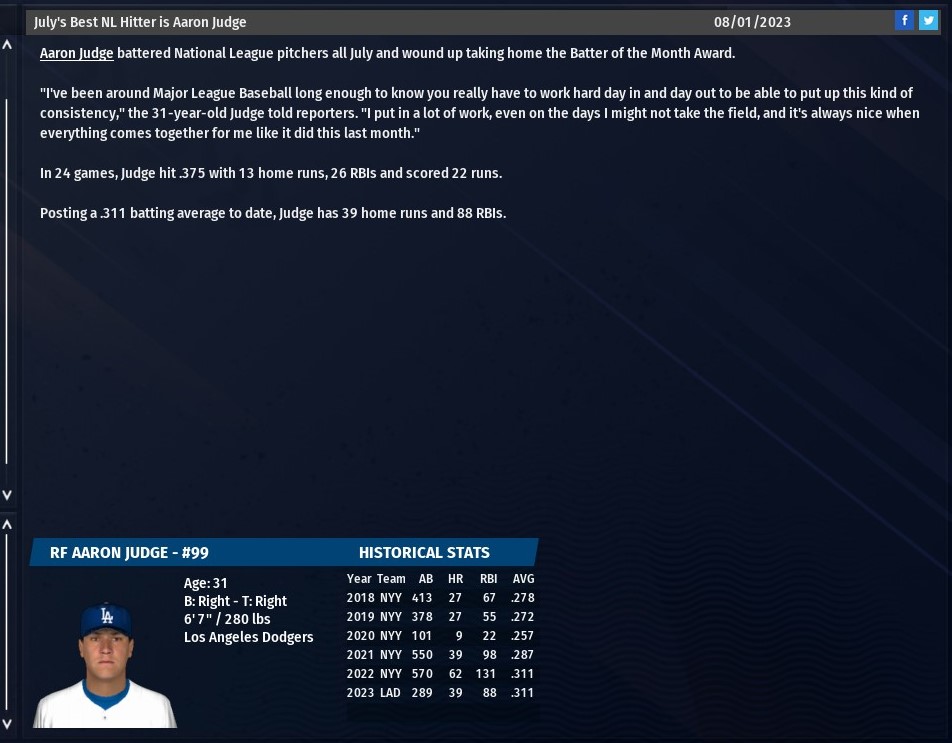Select Aaron Judge's player portrait
This screenshot has height=743, width=952.
(105, 664)
